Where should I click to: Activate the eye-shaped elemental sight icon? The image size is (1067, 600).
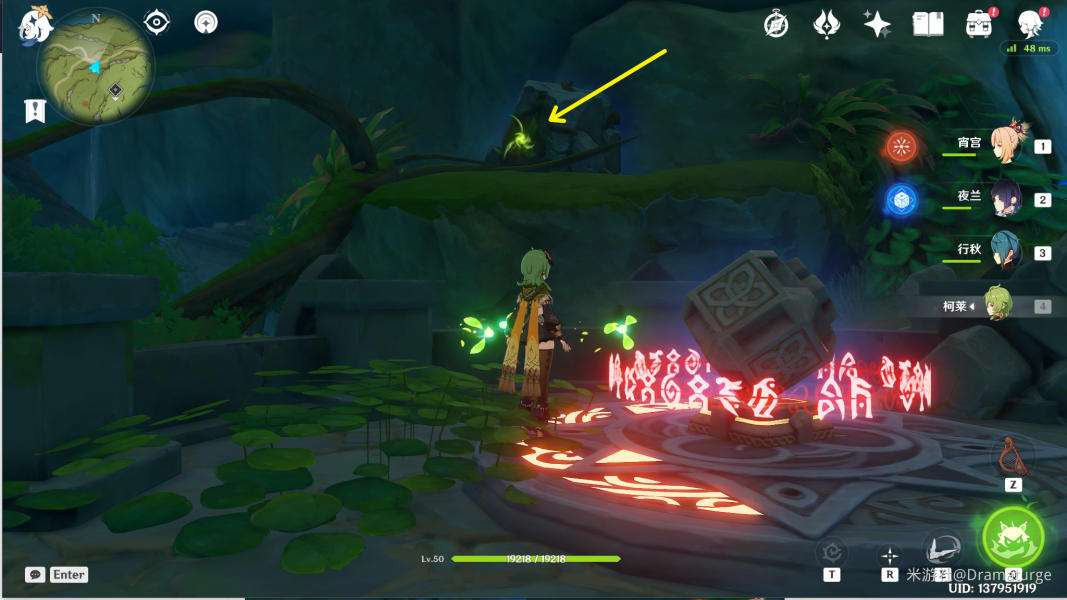[157, 22]
